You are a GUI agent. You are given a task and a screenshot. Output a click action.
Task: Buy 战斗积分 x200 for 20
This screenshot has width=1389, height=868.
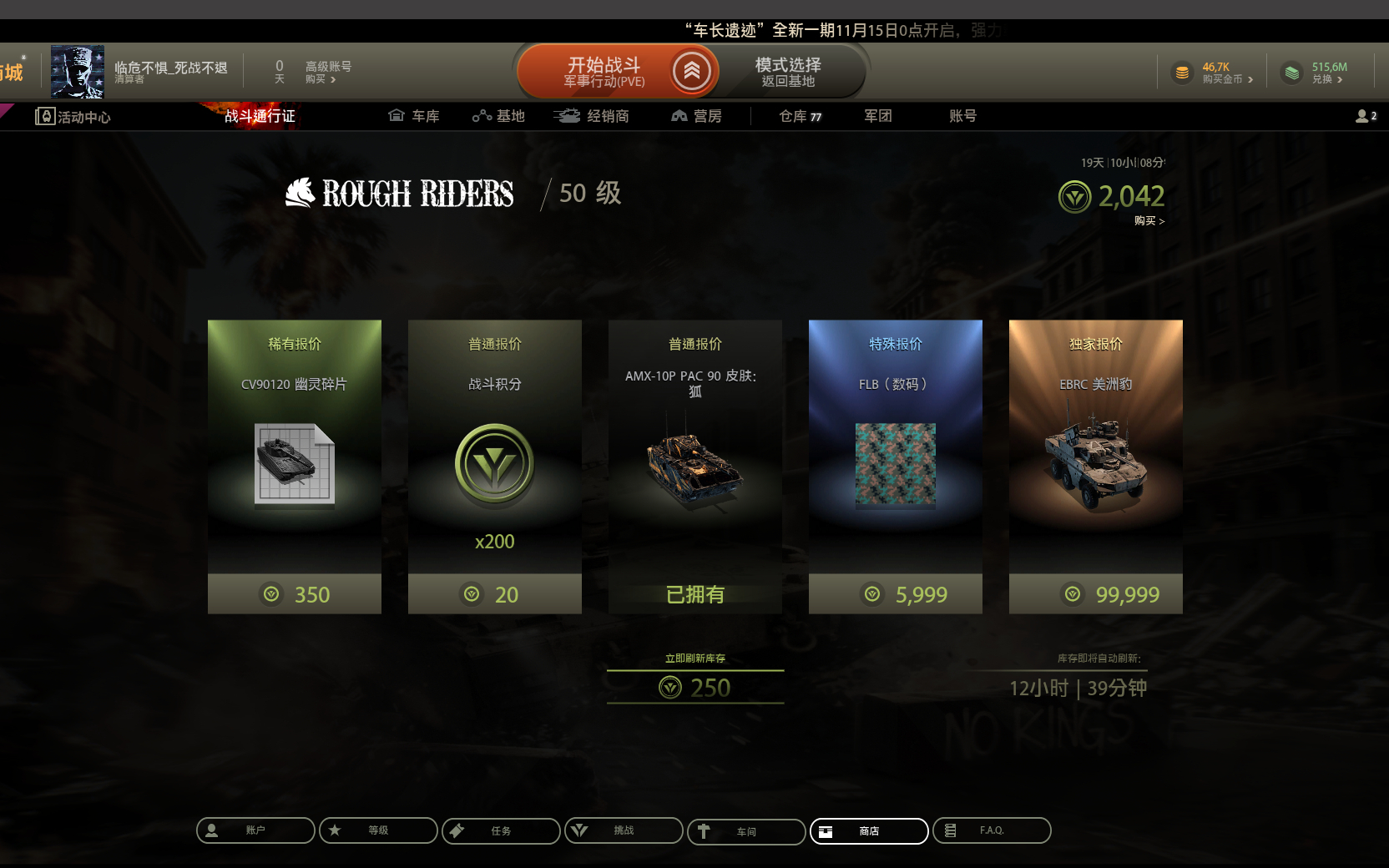coord(495,594)
